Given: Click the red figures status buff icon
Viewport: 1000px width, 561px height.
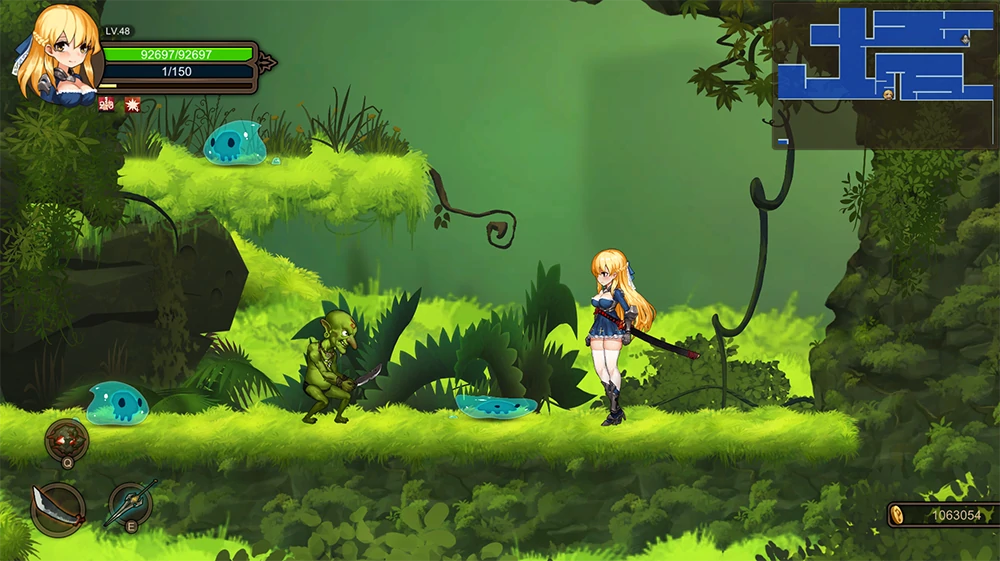Looking at the screenshot, I should click(x=106, y=104).
